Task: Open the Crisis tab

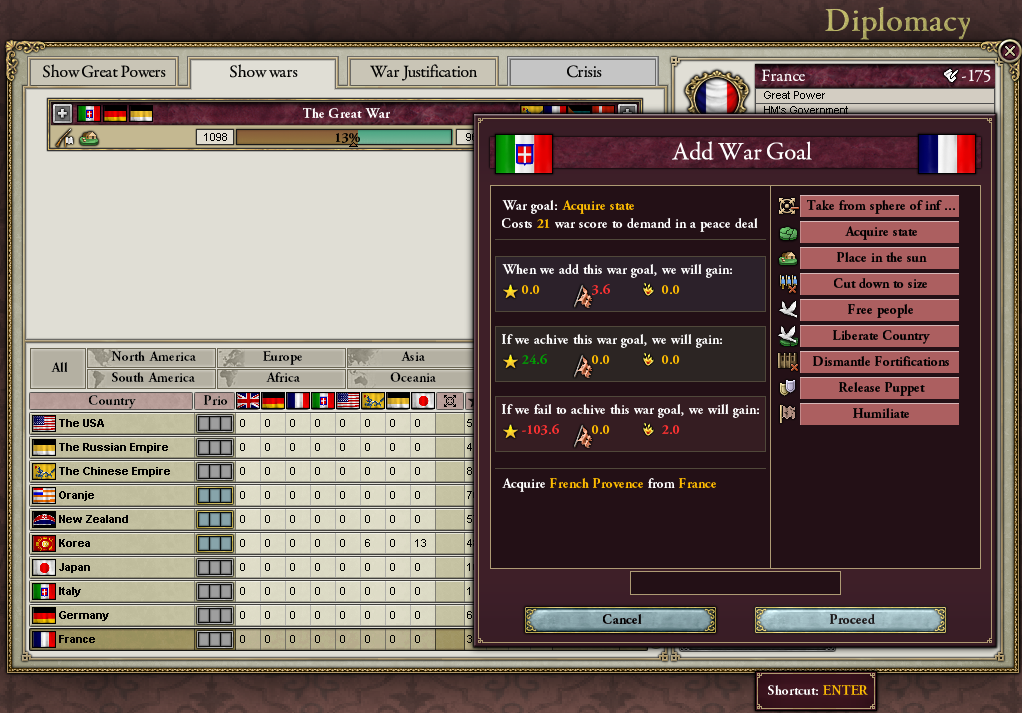Action: (x=583, y=72)
